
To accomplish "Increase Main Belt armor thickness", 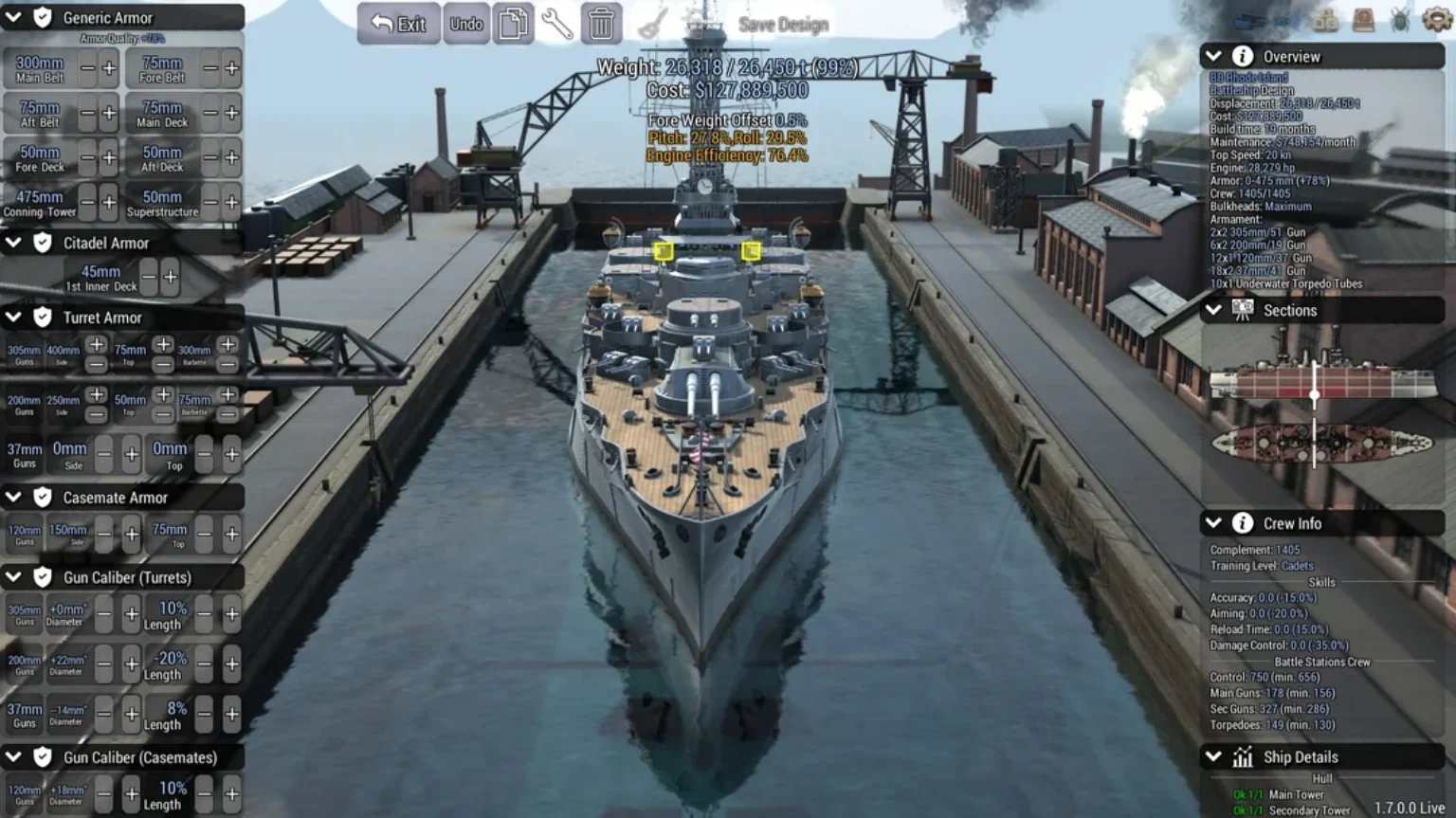I will tap(109, 68).
